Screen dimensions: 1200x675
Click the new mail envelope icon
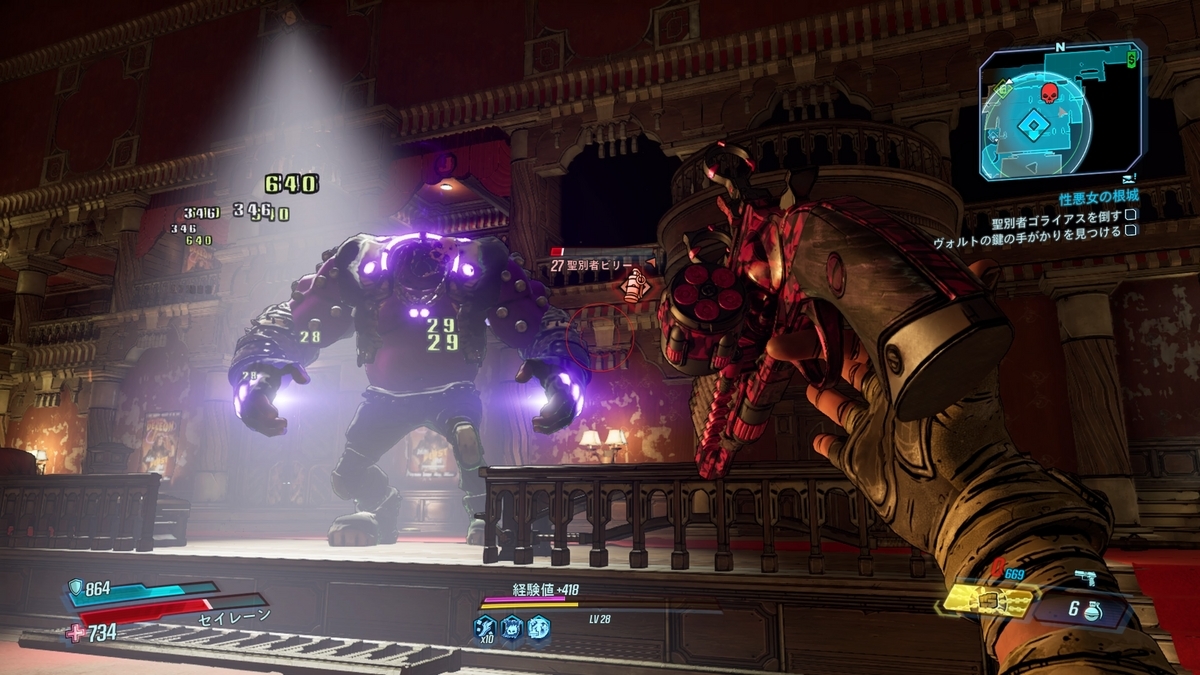1128,176
